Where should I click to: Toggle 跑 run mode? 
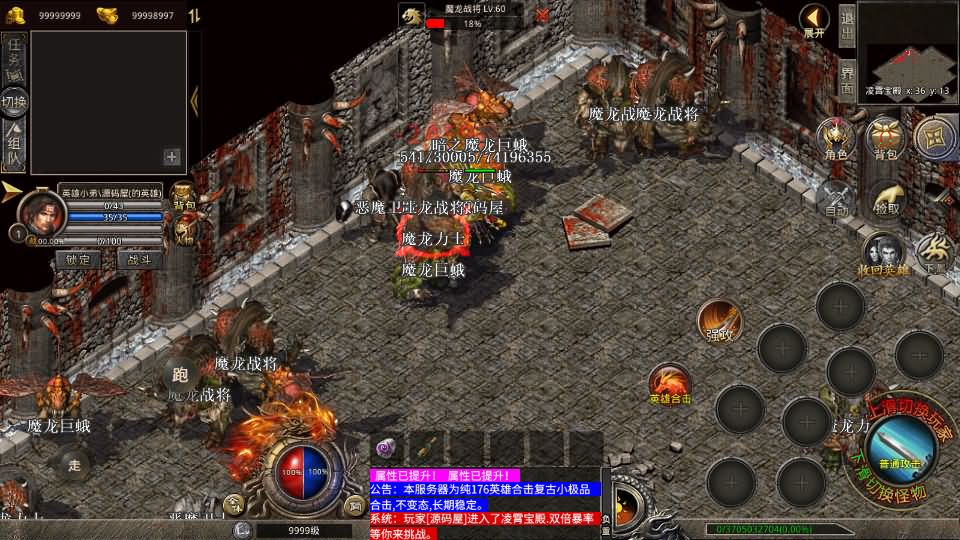coord(180,376)
